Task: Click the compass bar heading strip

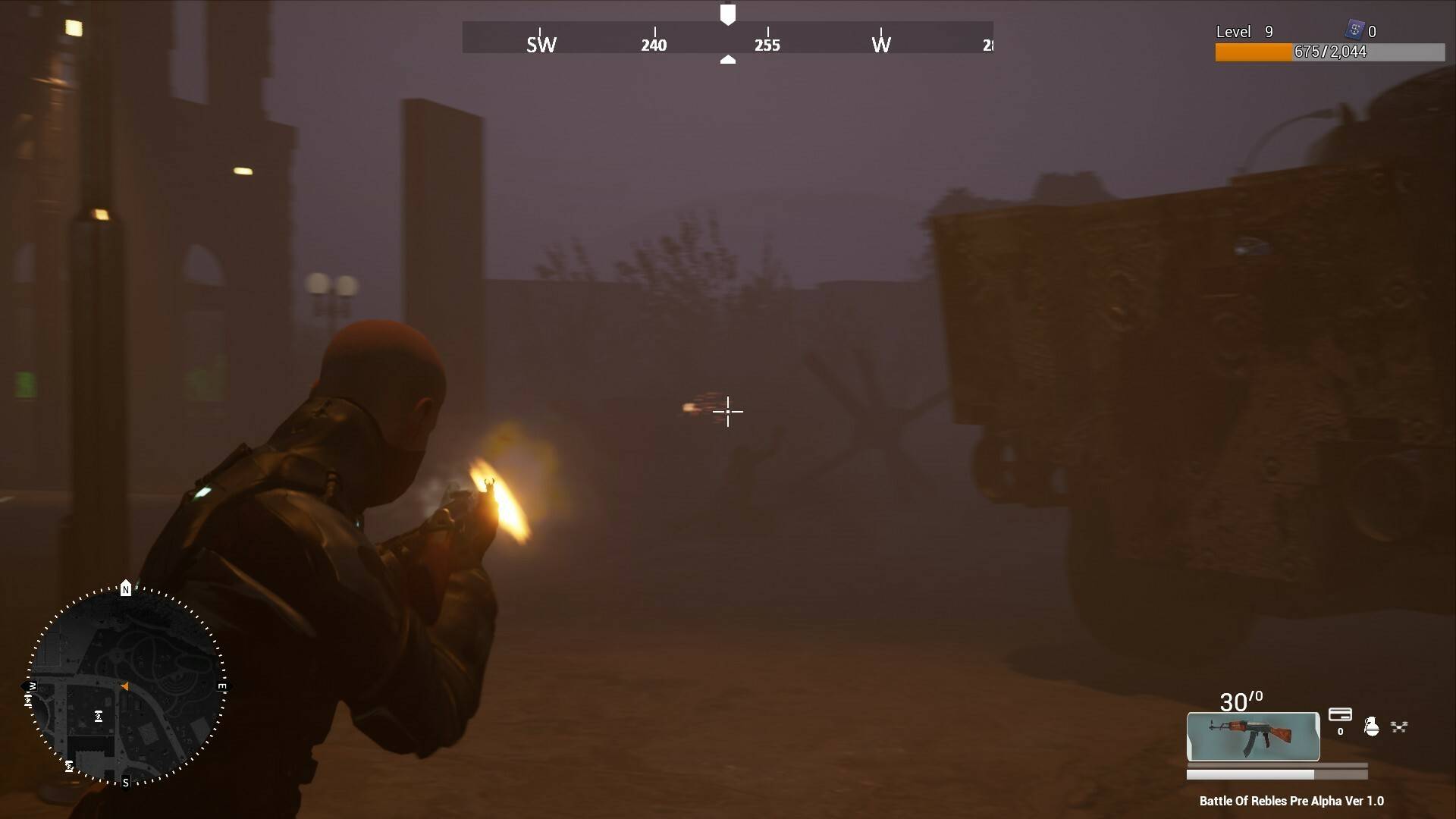Action: click(727, 38)
